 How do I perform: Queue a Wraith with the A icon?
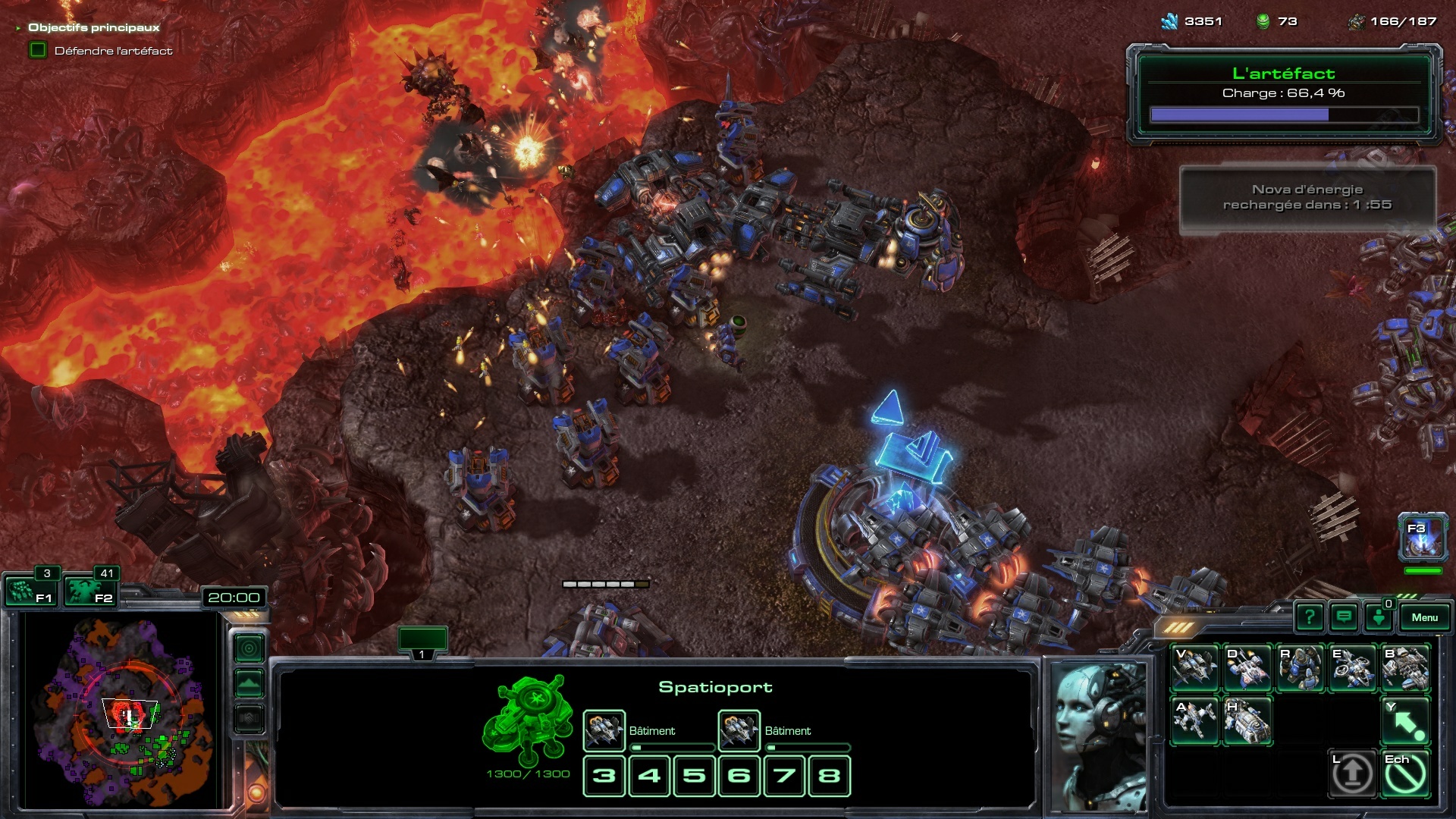point(1195,720)
